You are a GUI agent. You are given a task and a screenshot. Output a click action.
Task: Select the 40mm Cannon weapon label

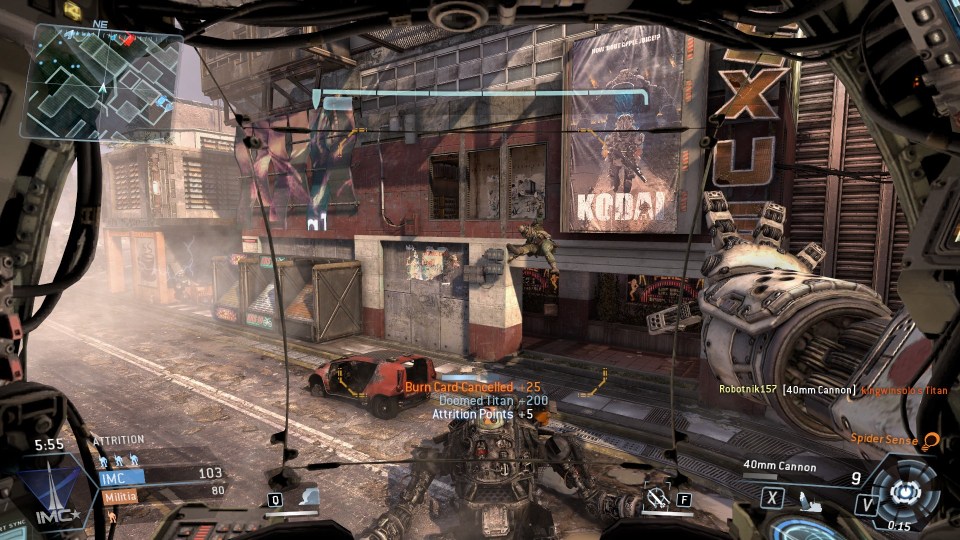click(x=779, y=467)
